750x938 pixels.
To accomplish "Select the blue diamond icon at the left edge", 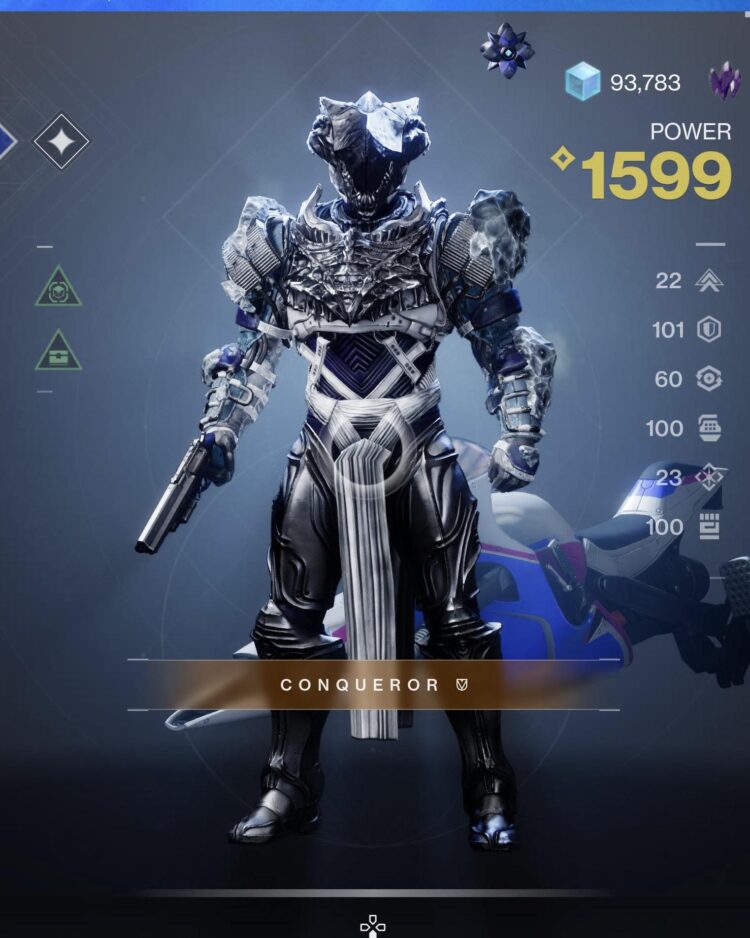I will [x=7, y=140].
